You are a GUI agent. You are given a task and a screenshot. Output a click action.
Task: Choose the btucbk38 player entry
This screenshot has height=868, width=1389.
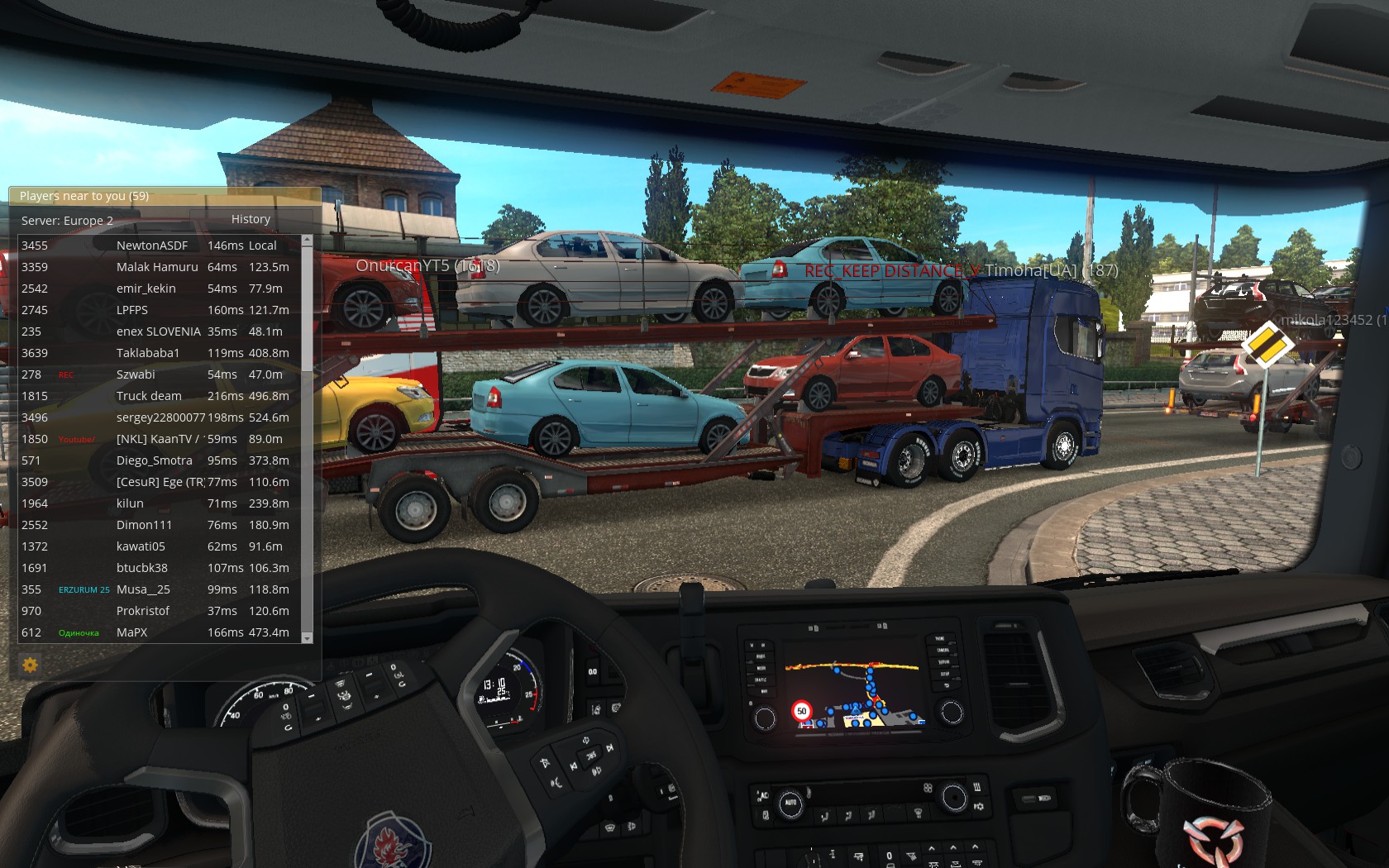(142, 568)
